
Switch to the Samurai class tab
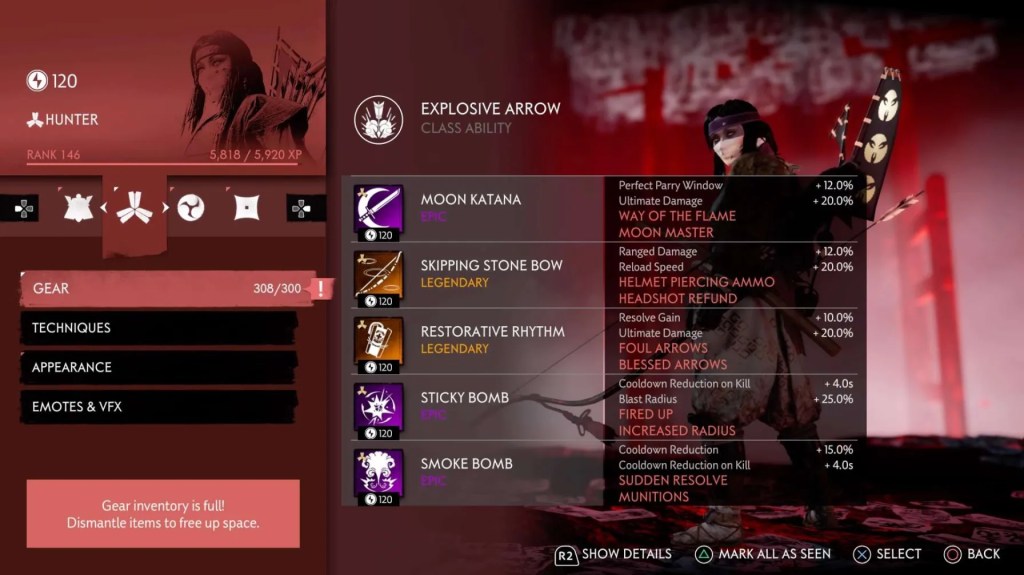[78, 207]
